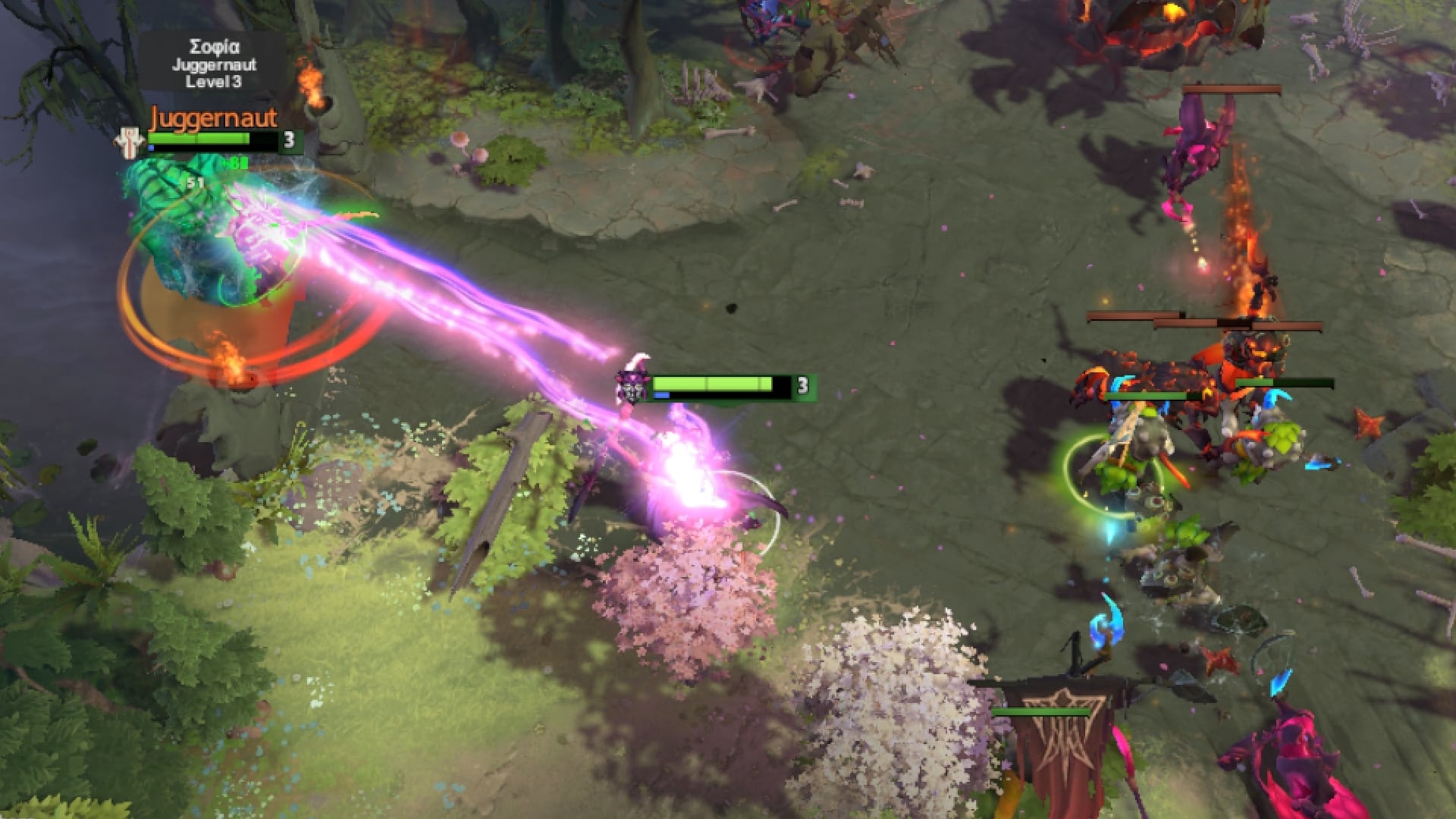Select the white buff icon next to Juggernaut's health bar
This screenshot has height=819, width=1456.
point(129,140)
